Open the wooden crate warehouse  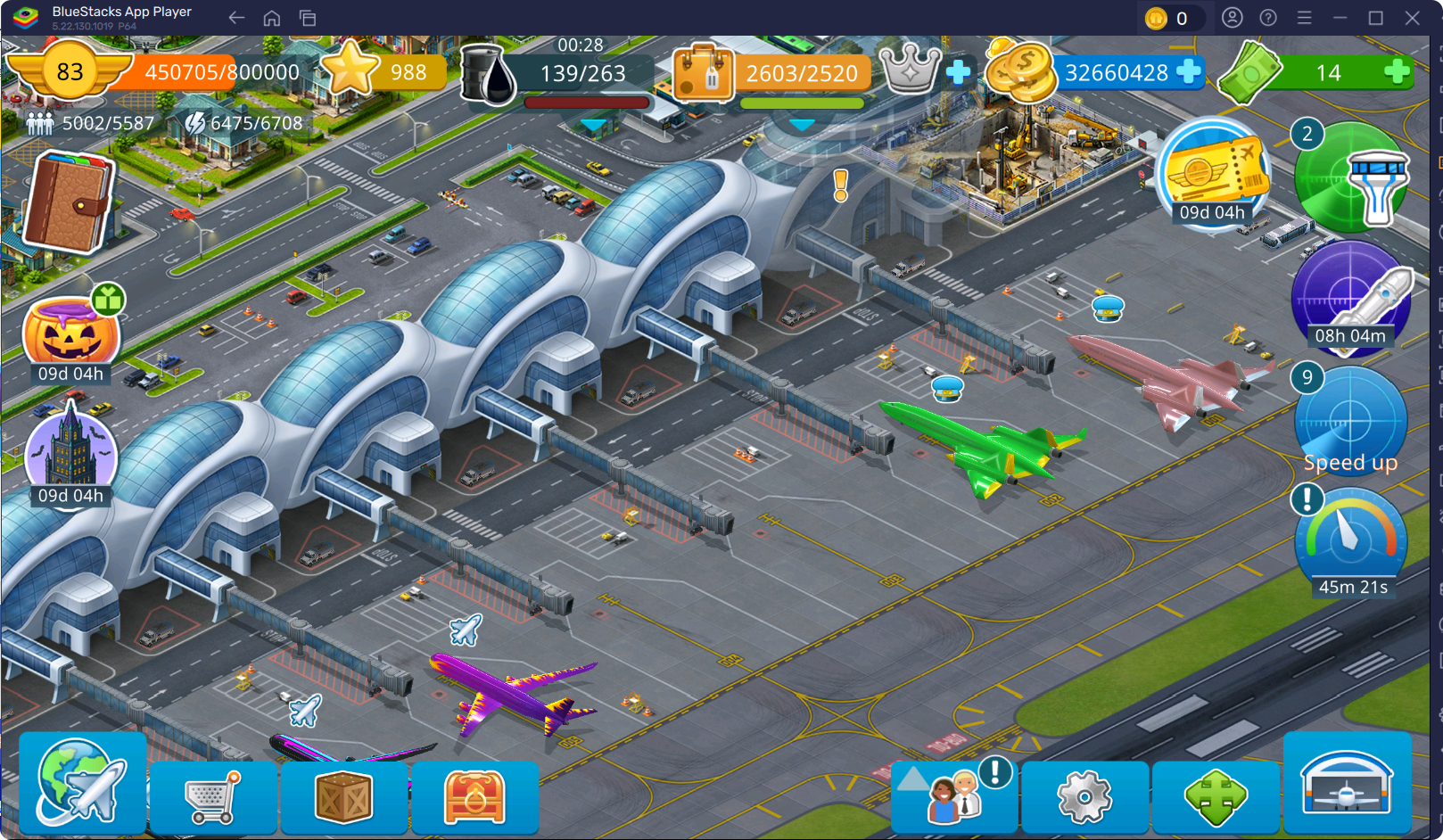pyautogui.click(x=343, y=796)
